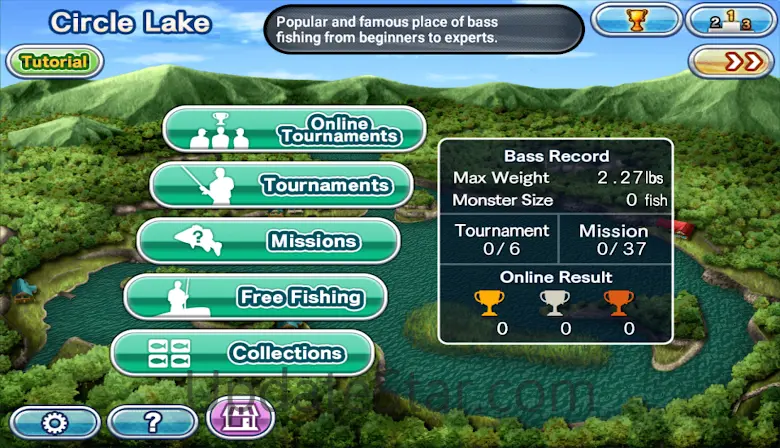Viewport: 780px width, 448px height.
Task: Open the Missions menu
Action: pyautogui.click(x=269, y=241)
